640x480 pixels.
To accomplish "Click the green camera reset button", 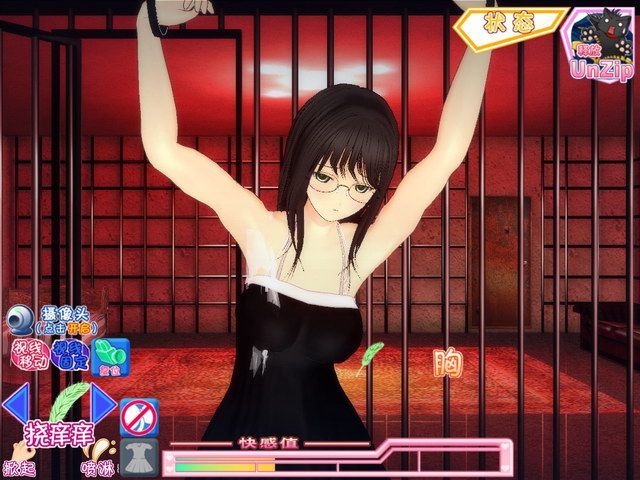I will coord(111,355).
